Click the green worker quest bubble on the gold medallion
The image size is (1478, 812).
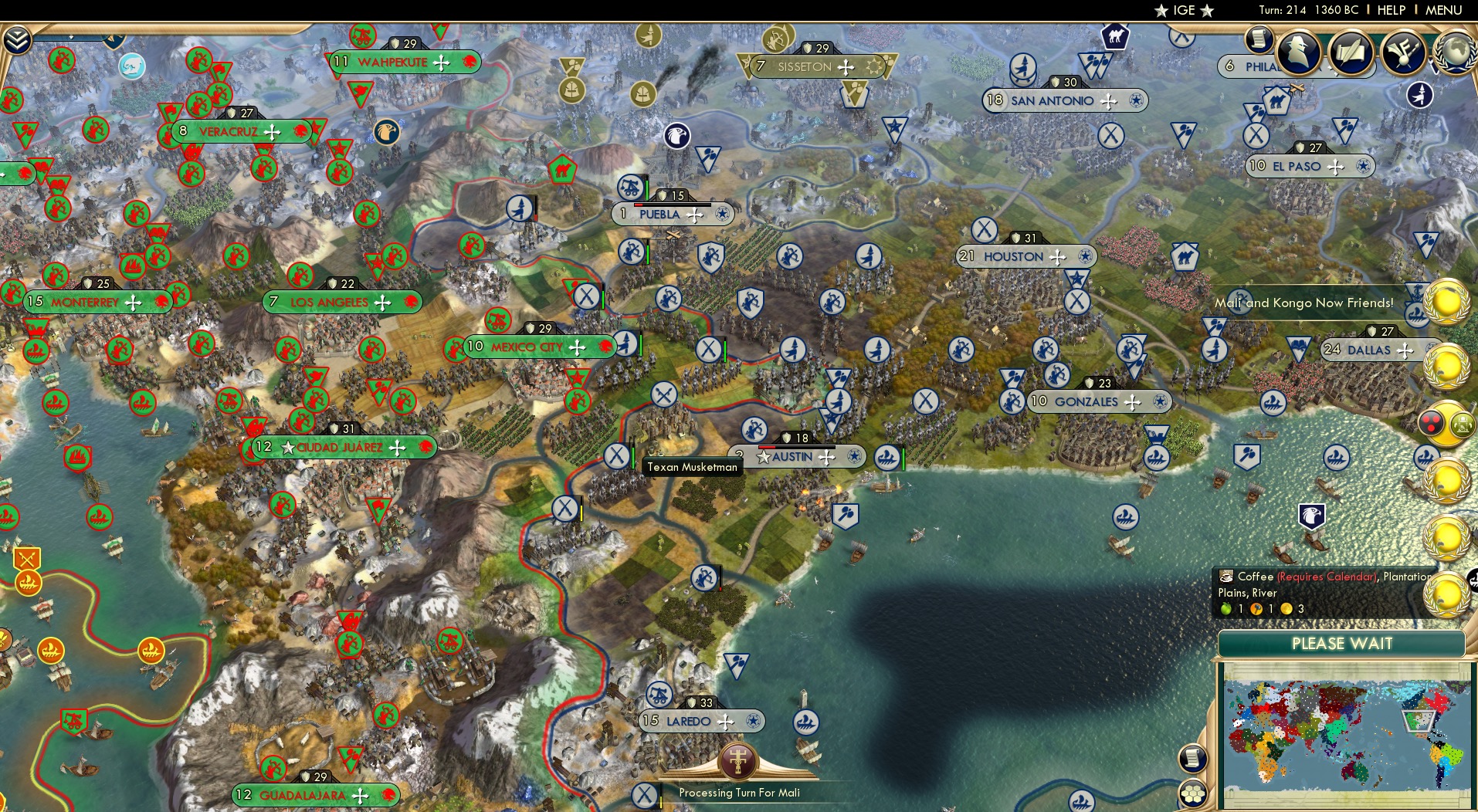(x=1462, y=425)
